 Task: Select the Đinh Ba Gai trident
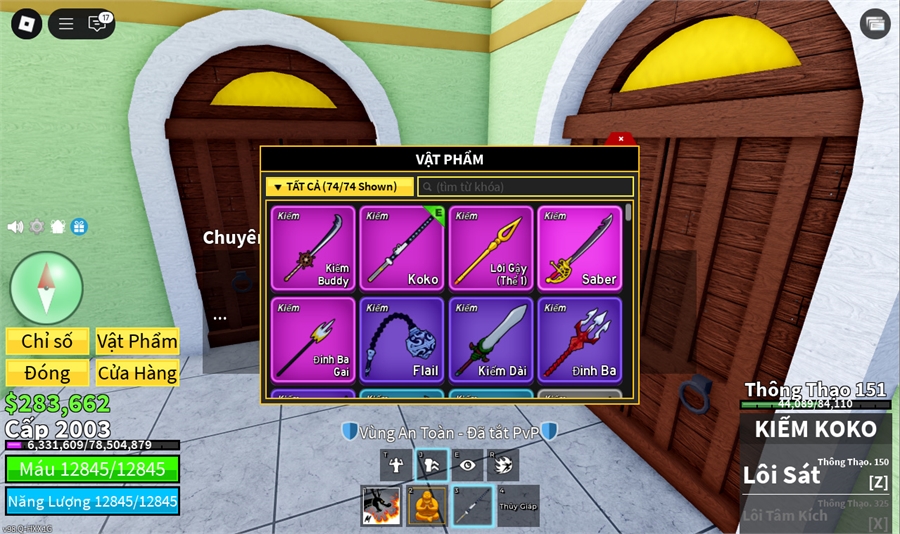313,339
